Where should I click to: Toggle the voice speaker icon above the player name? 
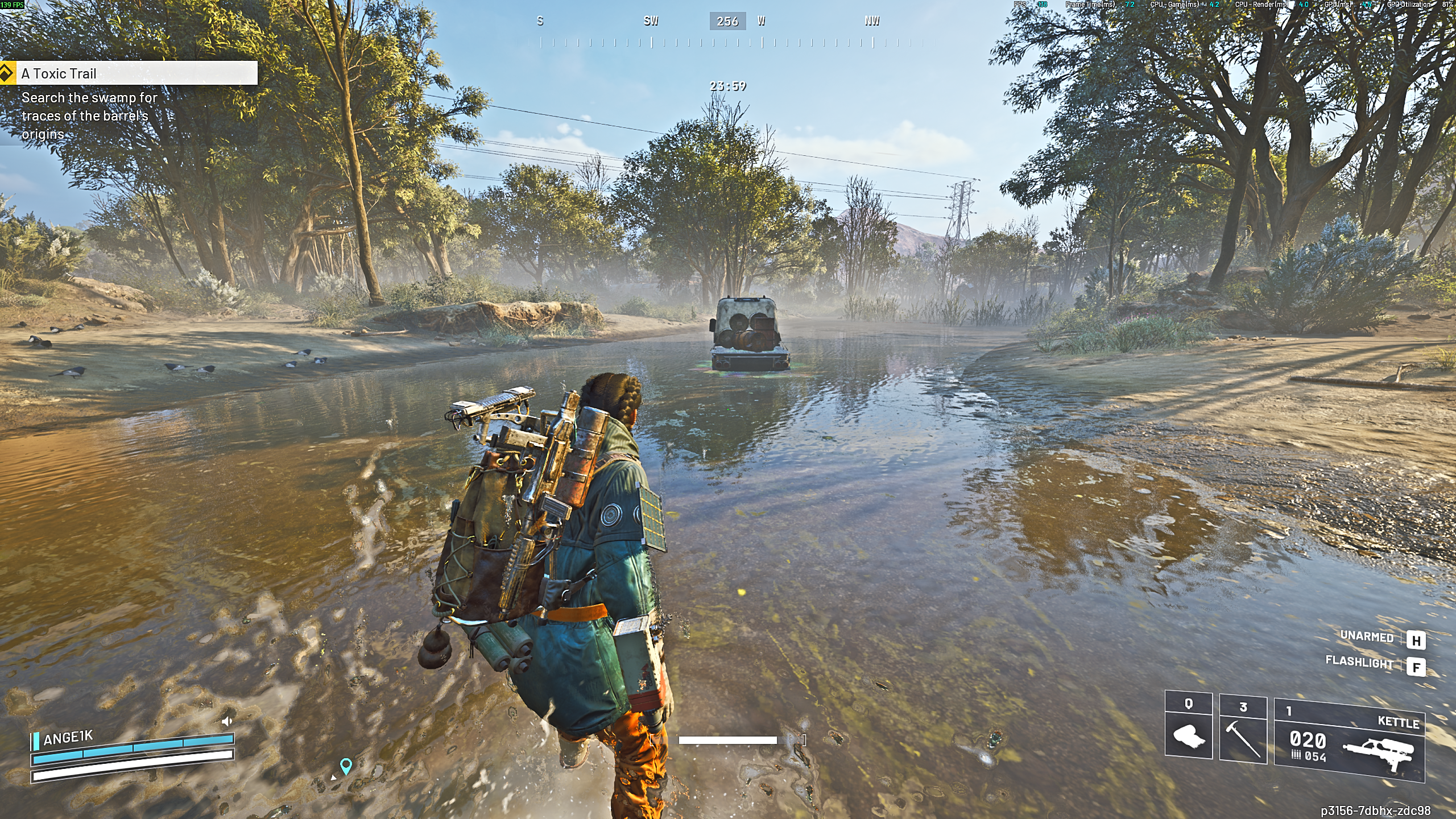[x=227, y=722]
